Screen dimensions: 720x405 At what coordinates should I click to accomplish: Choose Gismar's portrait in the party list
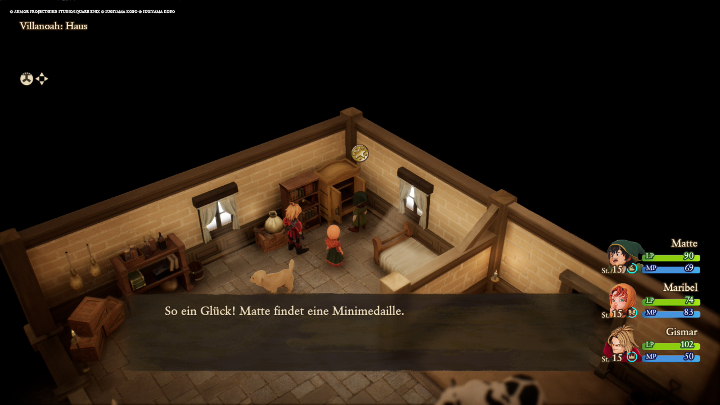point(622,343)
